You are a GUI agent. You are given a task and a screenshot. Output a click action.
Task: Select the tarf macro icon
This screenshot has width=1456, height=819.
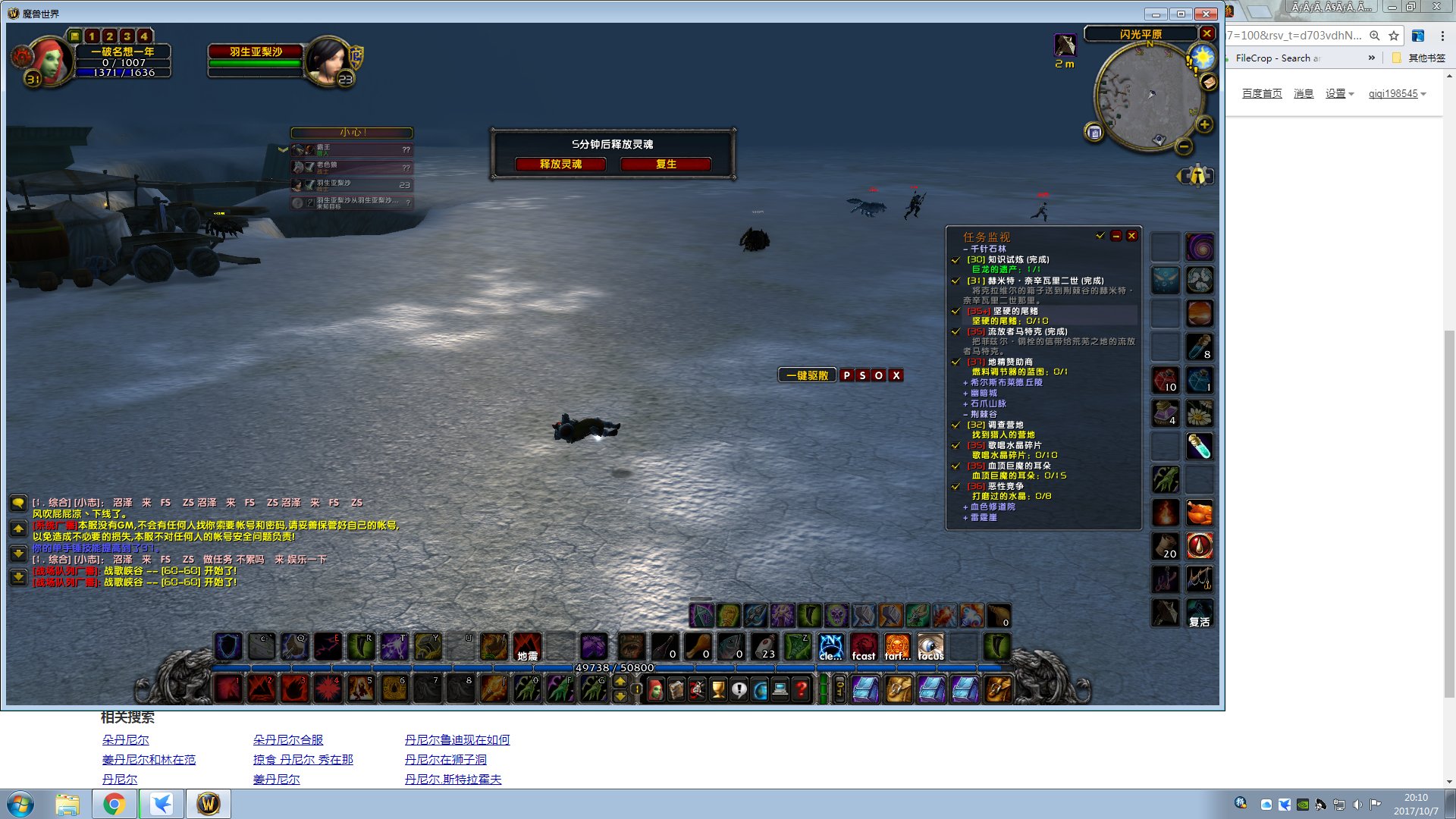pos(897,647)
